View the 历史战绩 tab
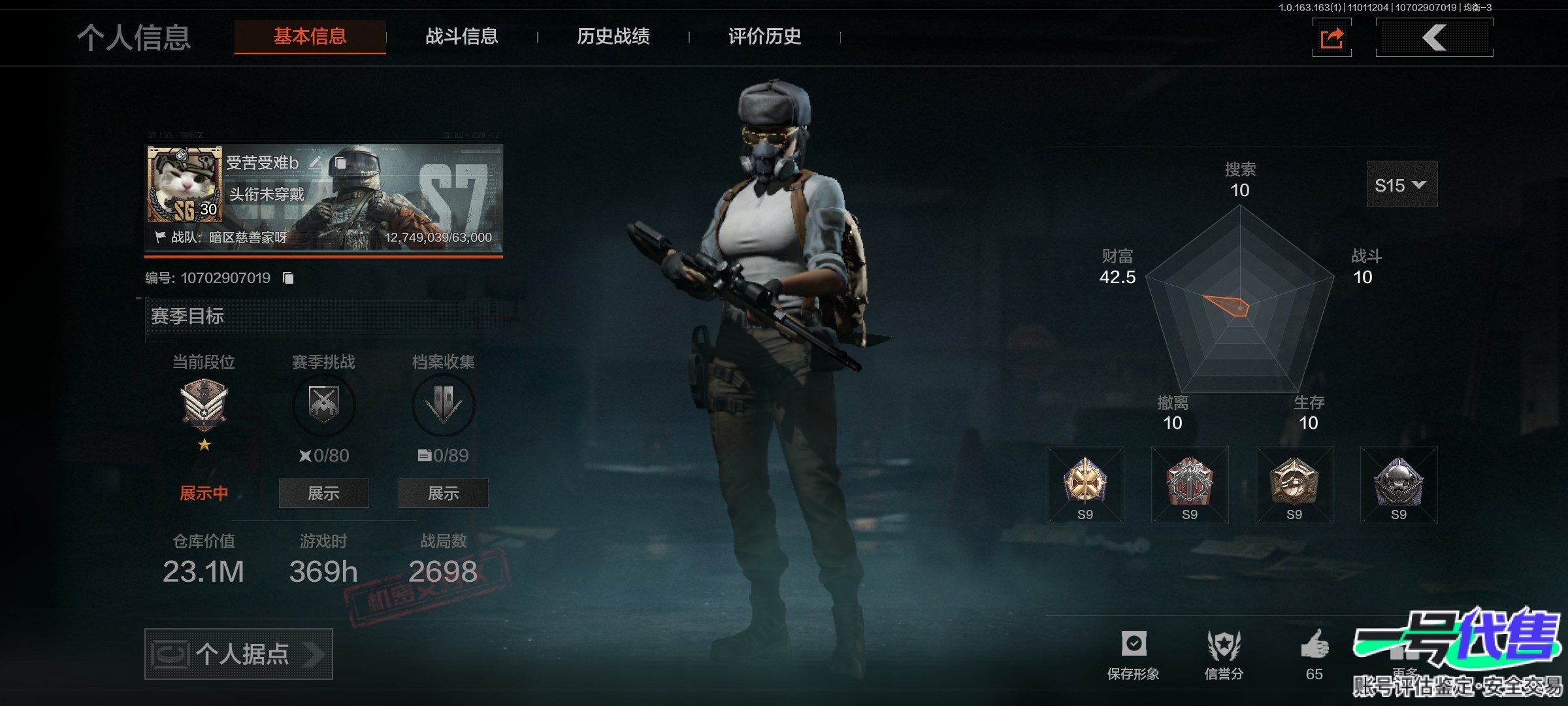Viewport: 1568px width, 706px height. pos(613,37)
